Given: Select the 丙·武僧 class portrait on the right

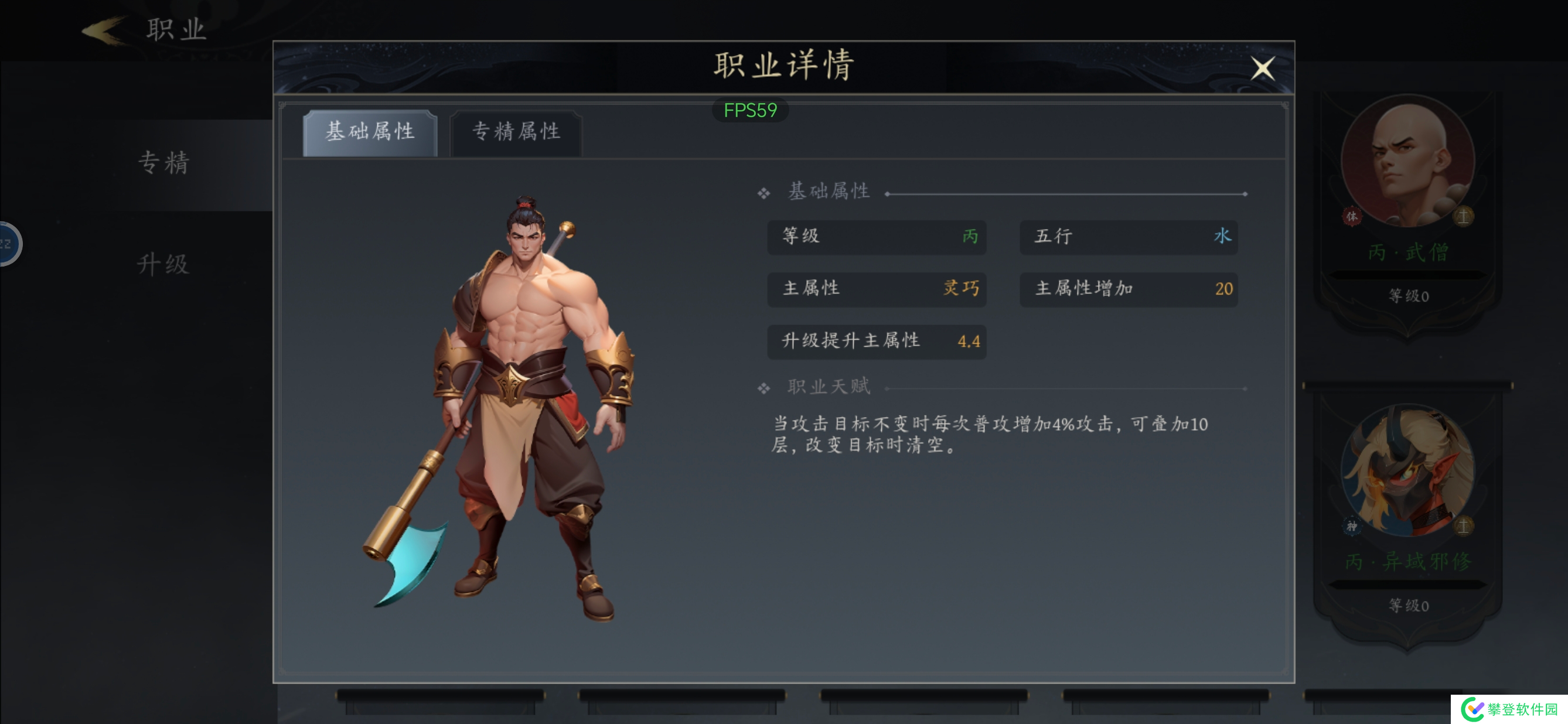Looking at the screenshot, I should [x=1408, y=163].
